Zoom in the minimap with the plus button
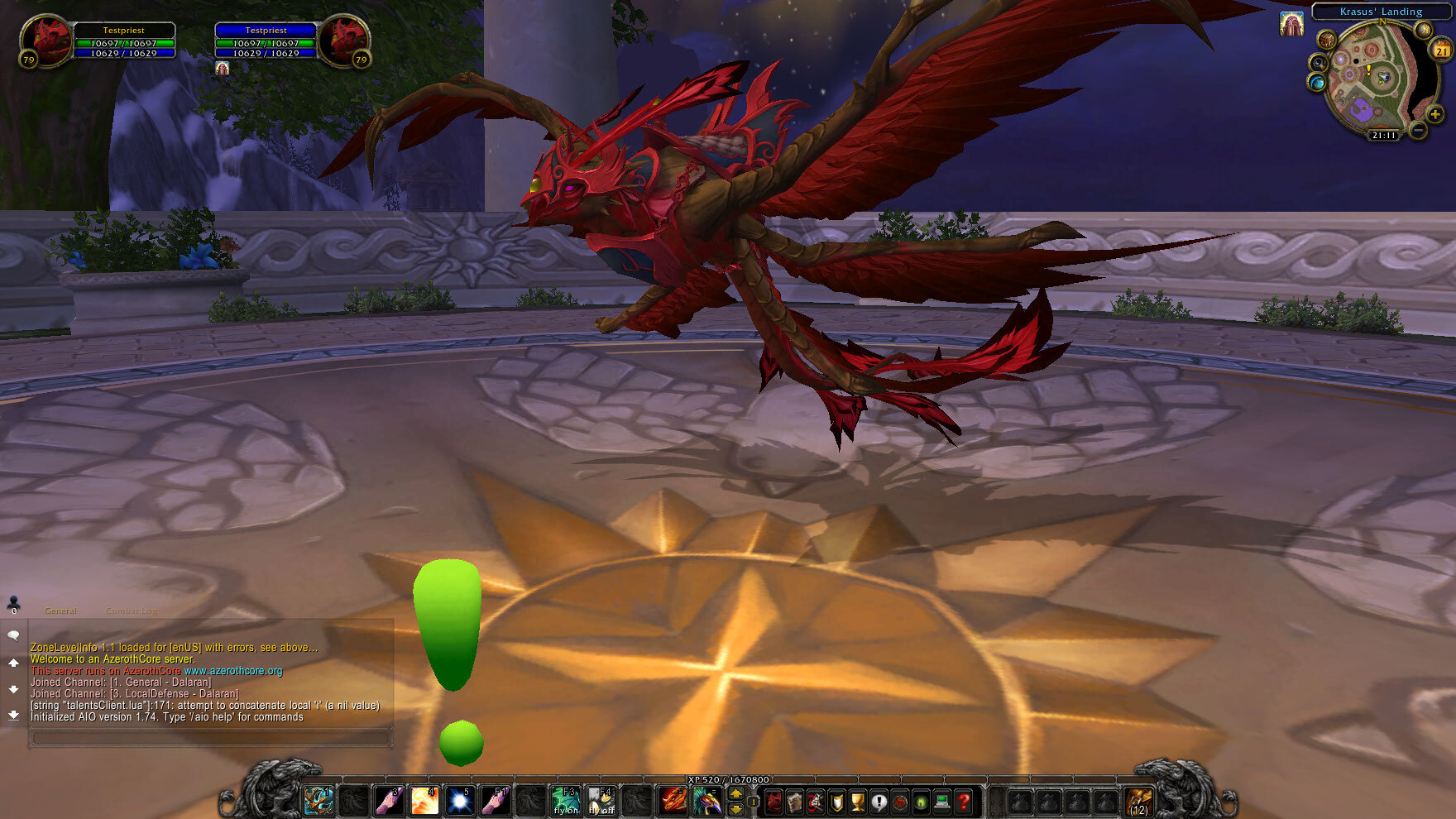Image resolution: width=1456 pixels, height=819 pixels. click(x=1435, y=113)
